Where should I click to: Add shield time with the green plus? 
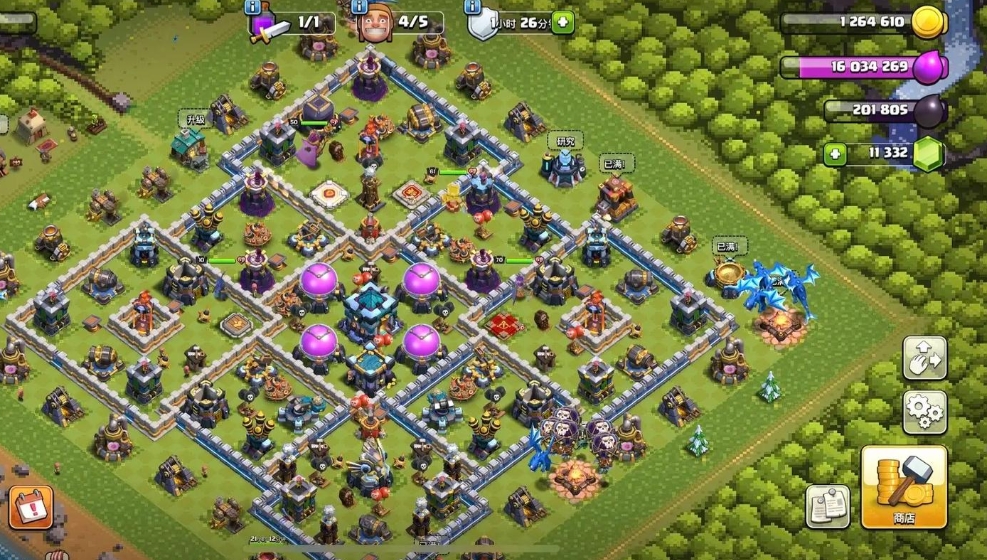pyautogui.click(x=563, y=22)
